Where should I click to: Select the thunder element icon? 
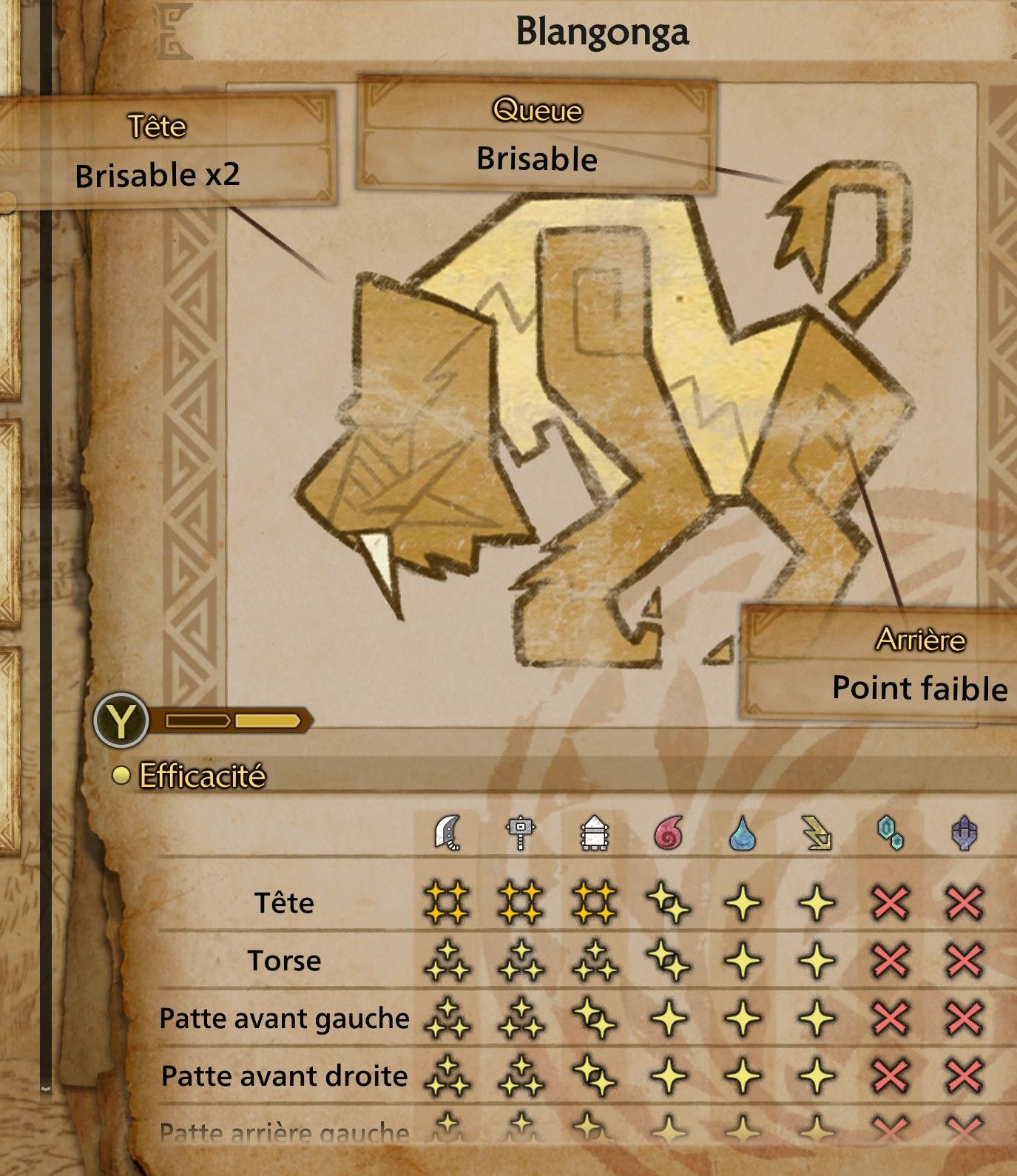[817, 834]
